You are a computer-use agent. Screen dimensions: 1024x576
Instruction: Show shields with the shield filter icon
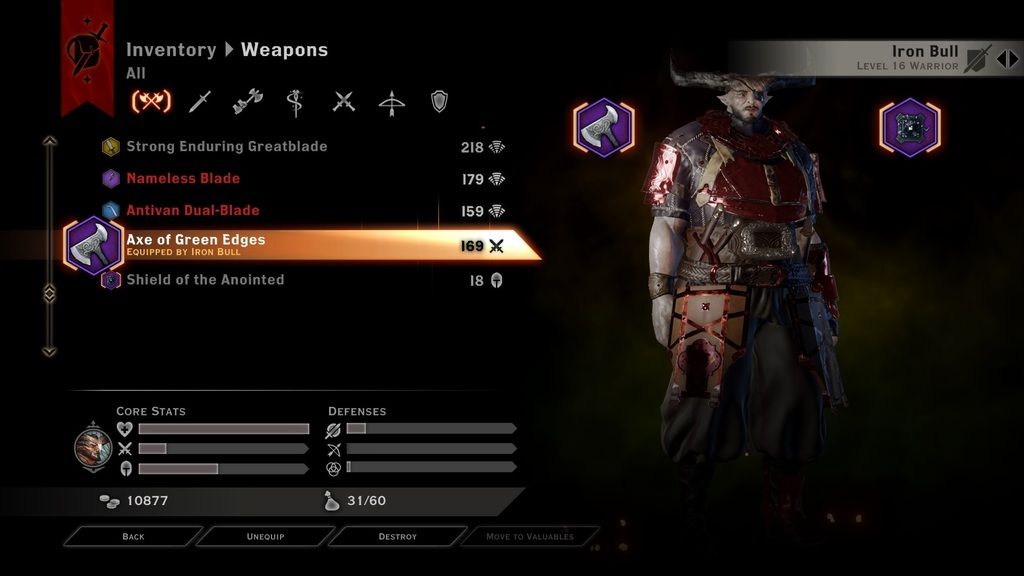[x=438, y=101]
